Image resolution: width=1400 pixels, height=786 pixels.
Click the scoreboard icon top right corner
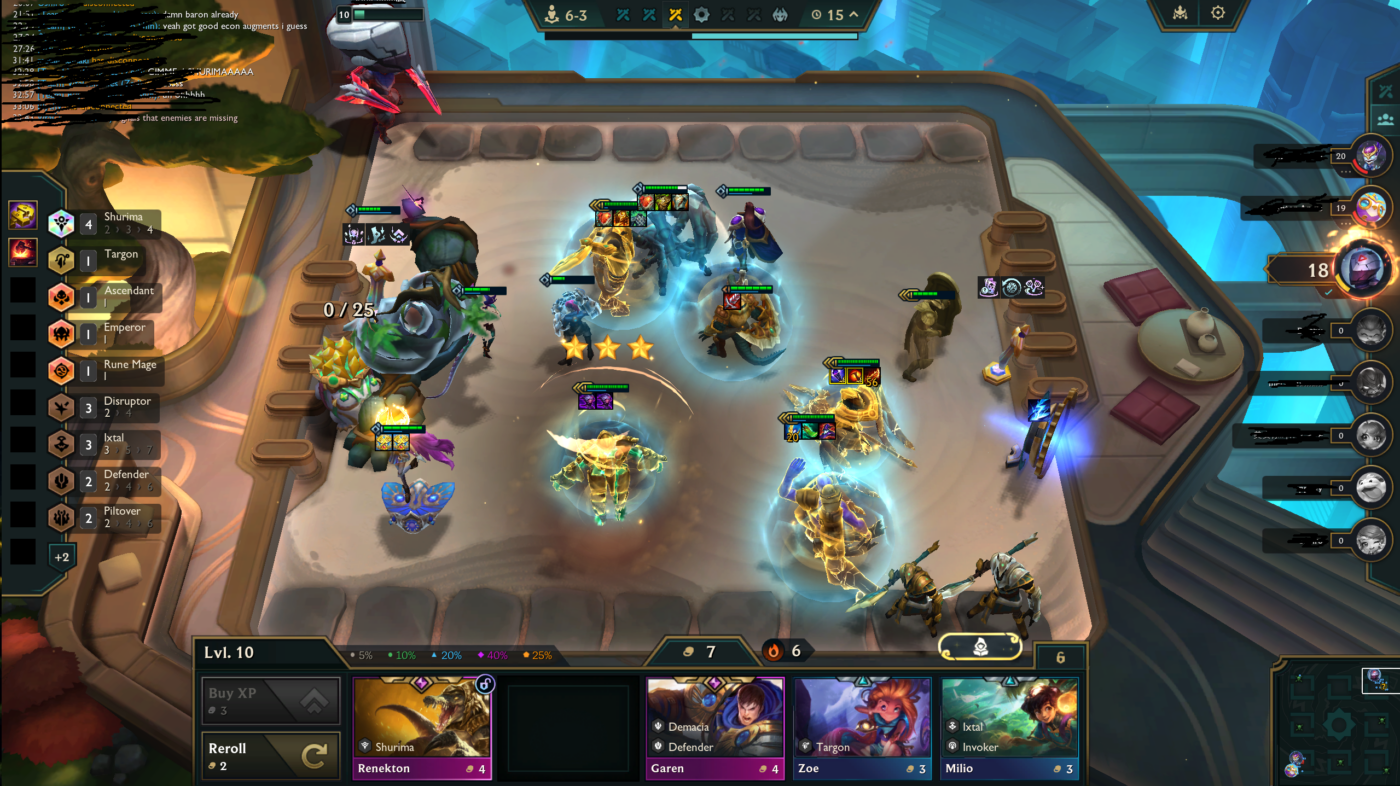click(x=1180, y=13)
